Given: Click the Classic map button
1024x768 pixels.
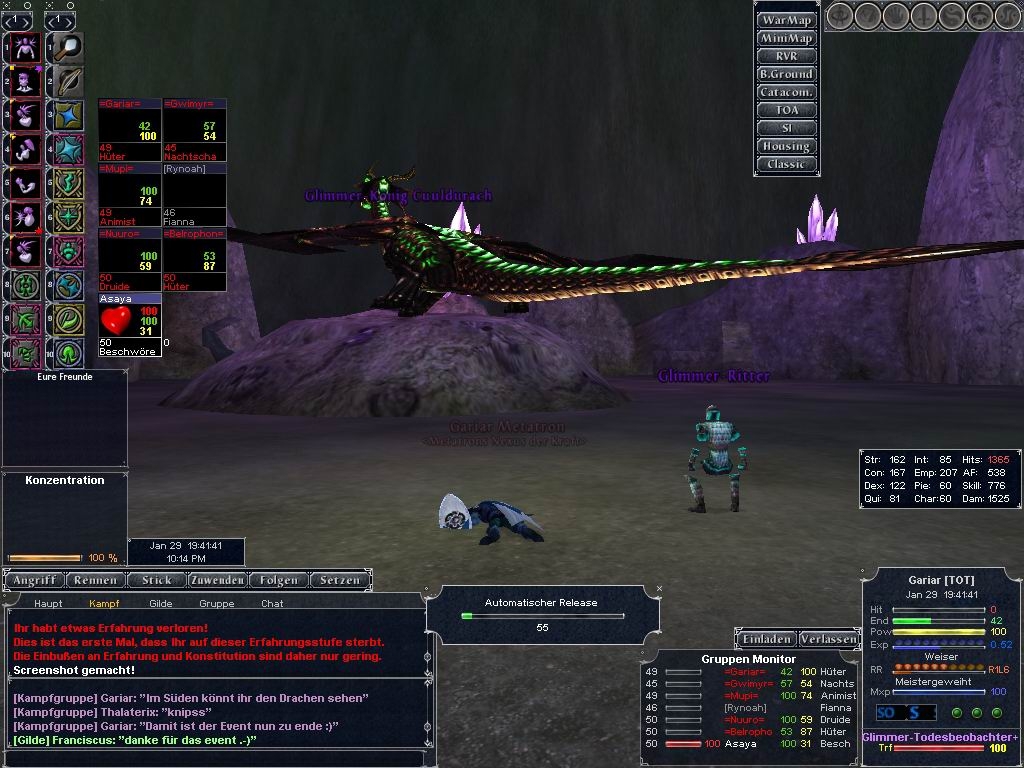Looking at the screenshot, I should click(786, 164).
